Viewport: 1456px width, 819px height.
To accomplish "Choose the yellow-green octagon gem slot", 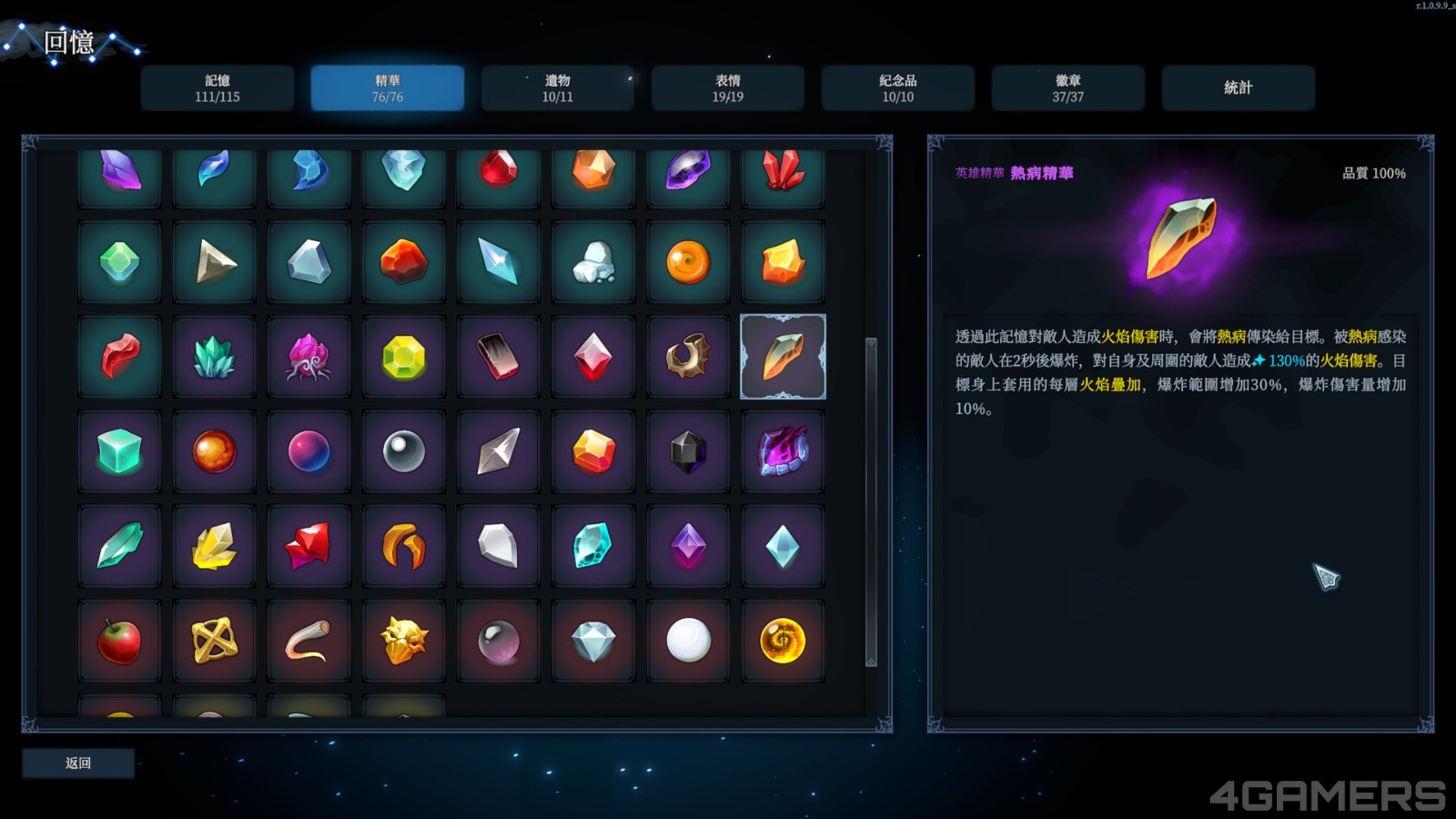I will (403, 357).
